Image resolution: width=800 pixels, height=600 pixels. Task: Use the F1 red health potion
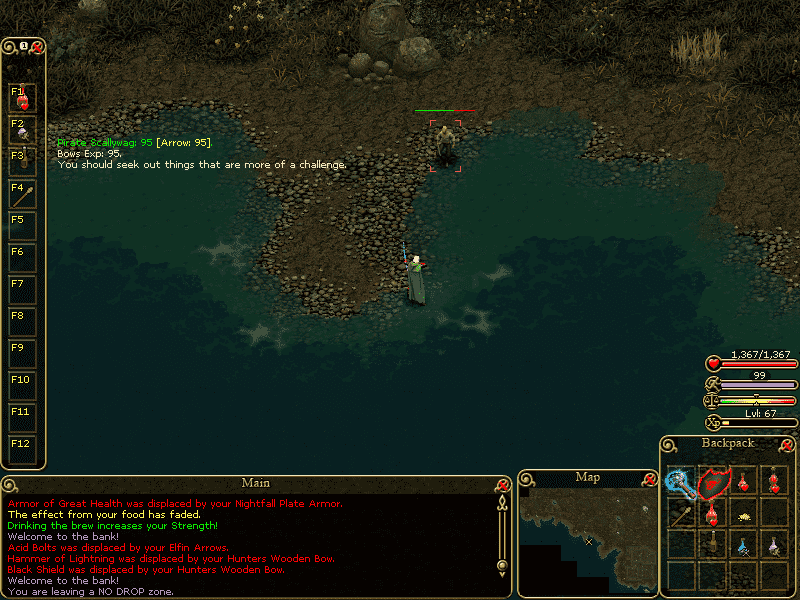click(x=22, y=98)
